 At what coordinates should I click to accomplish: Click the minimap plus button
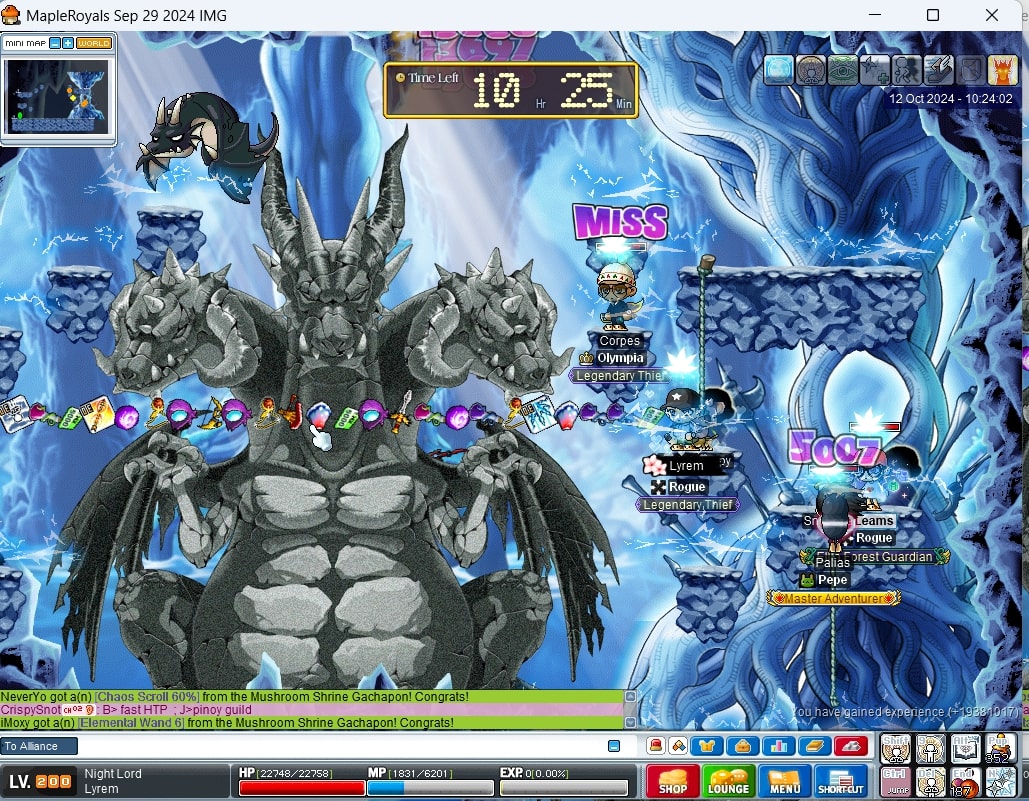click(x=68, y=43)
